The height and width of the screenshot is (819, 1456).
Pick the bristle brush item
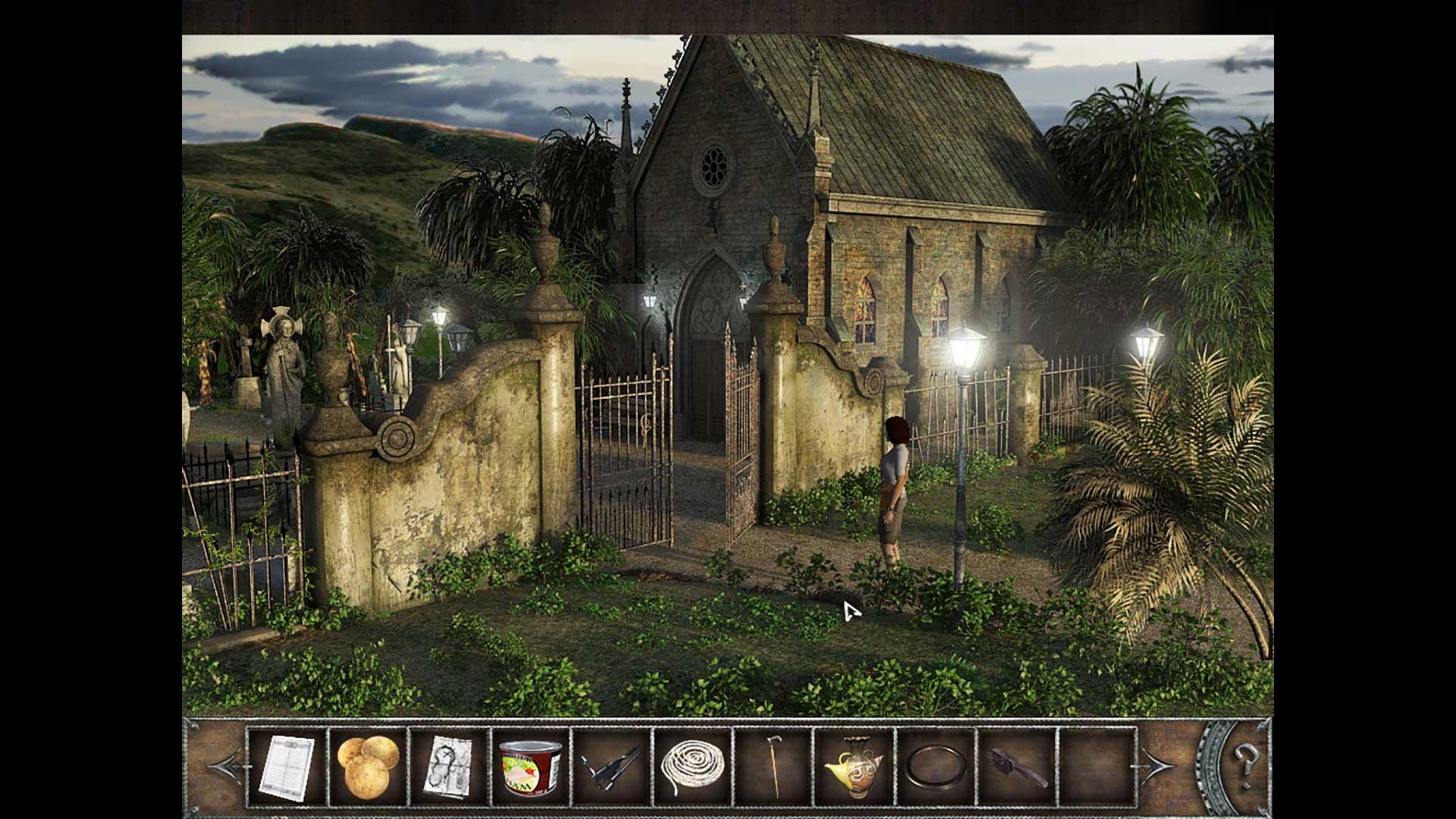pyautogui.click(x=1018, y=767)
